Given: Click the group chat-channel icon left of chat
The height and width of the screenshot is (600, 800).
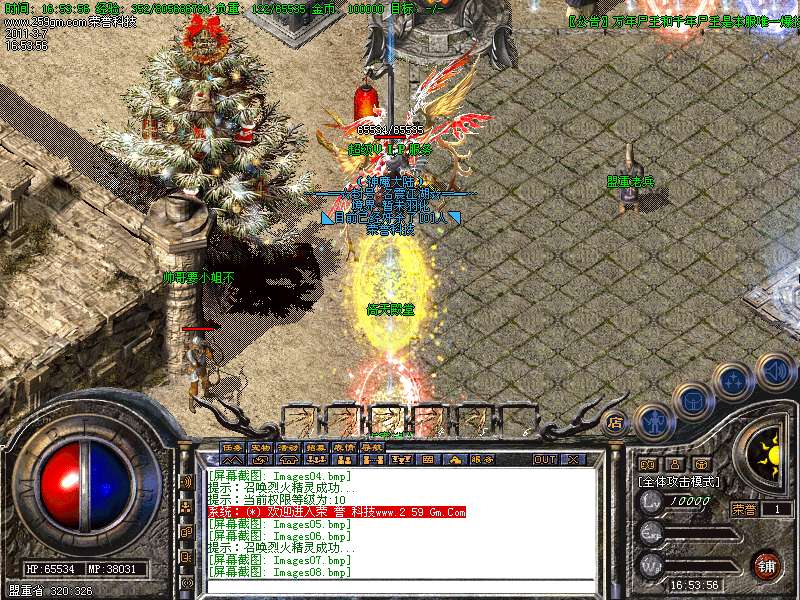Looking at the screenshot, I should [x=186, y=507].
